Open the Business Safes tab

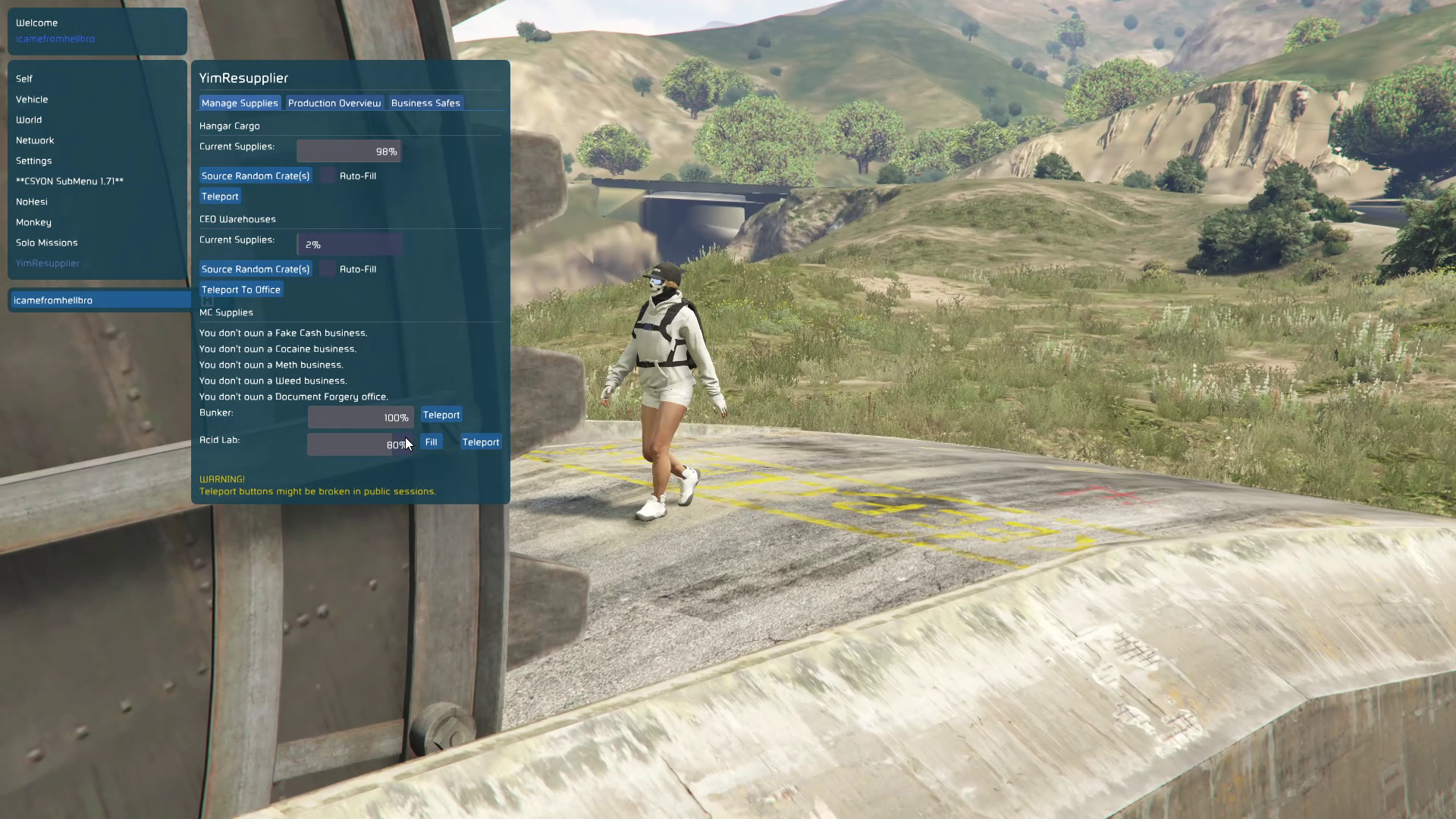tap(425, 103)
